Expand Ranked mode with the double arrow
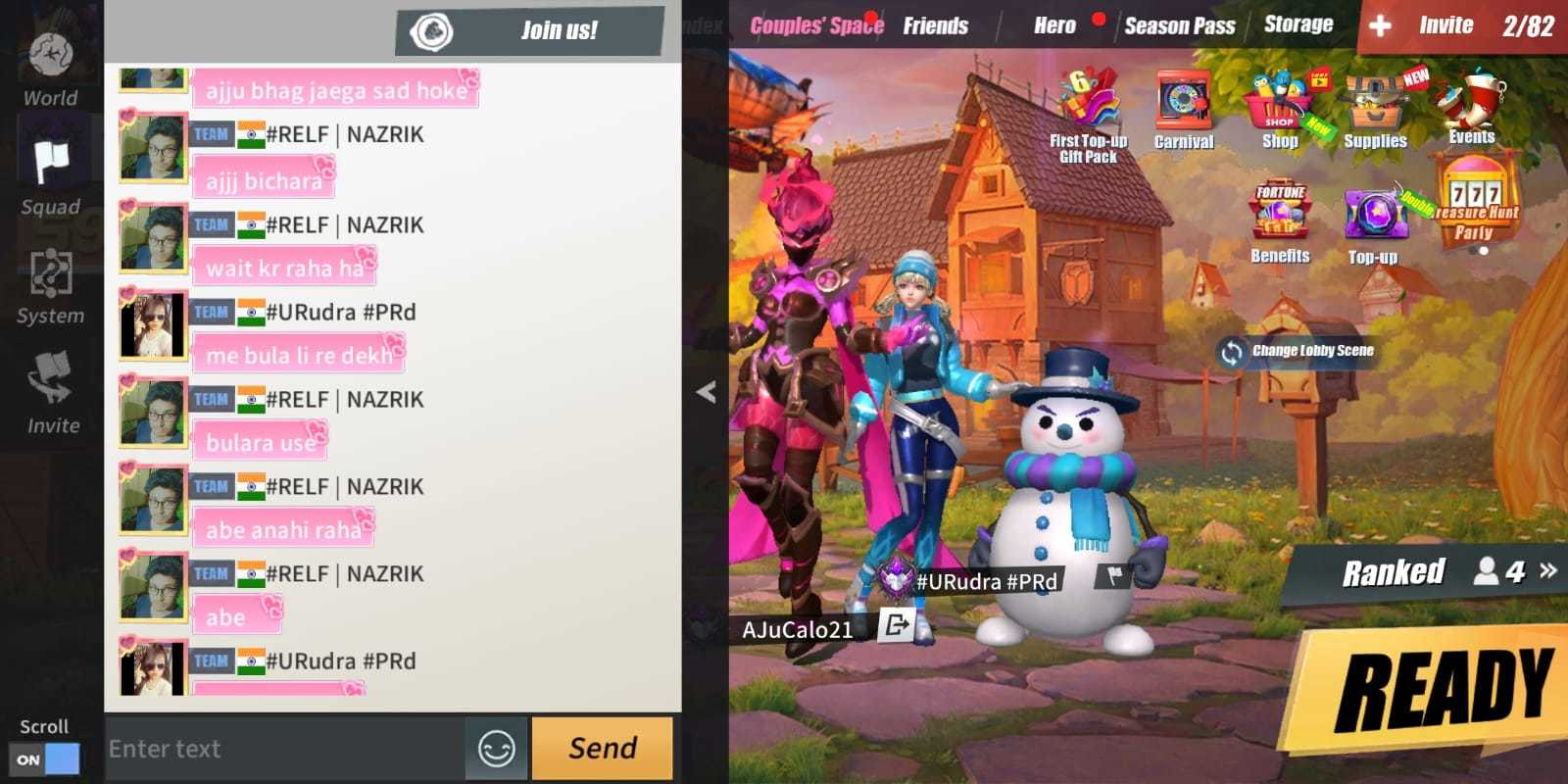The width and height of the screenshot is (1568, 784). tap(1544, 568)
